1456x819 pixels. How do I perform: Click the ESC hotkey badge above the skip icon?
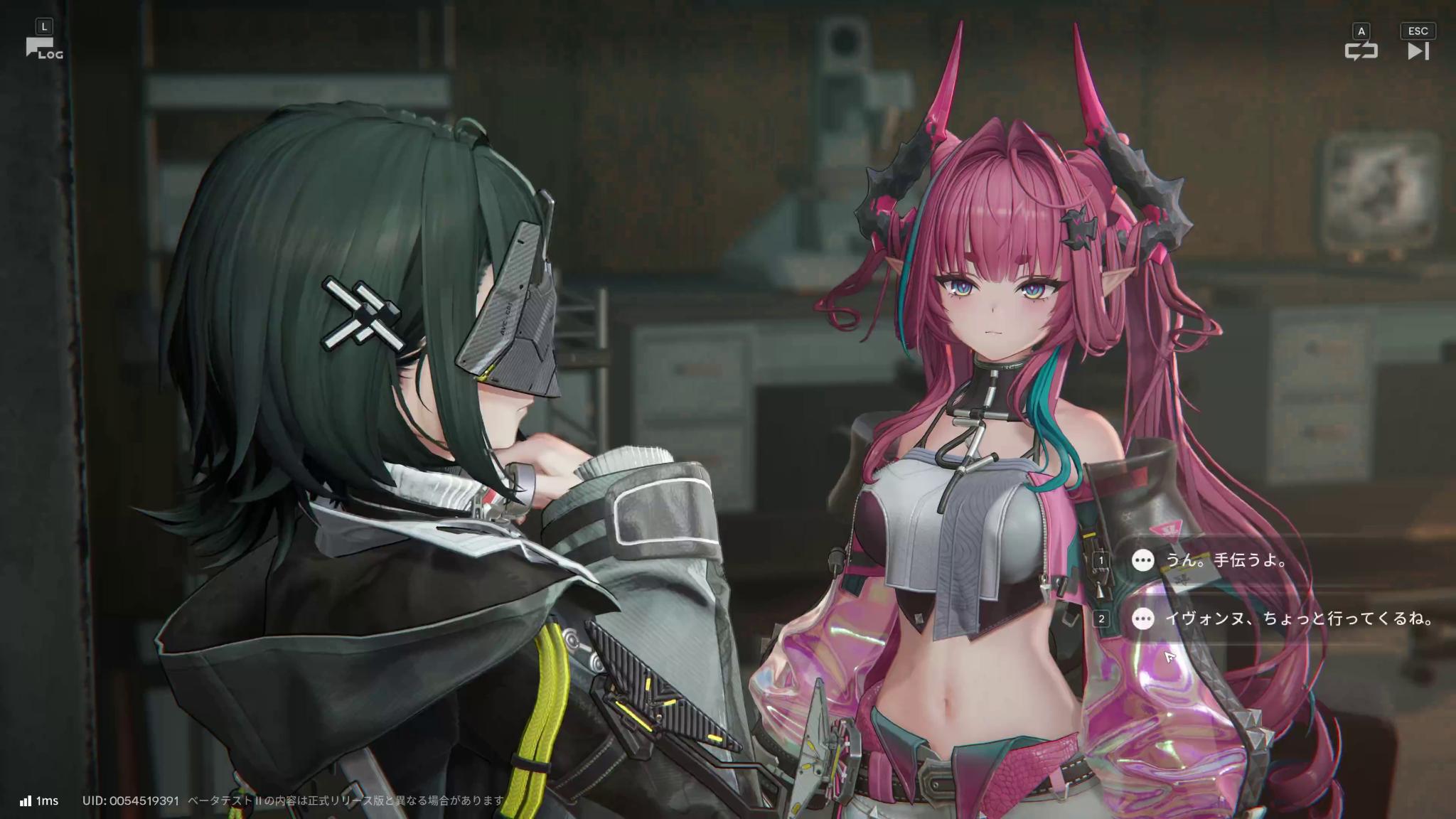1418,31
